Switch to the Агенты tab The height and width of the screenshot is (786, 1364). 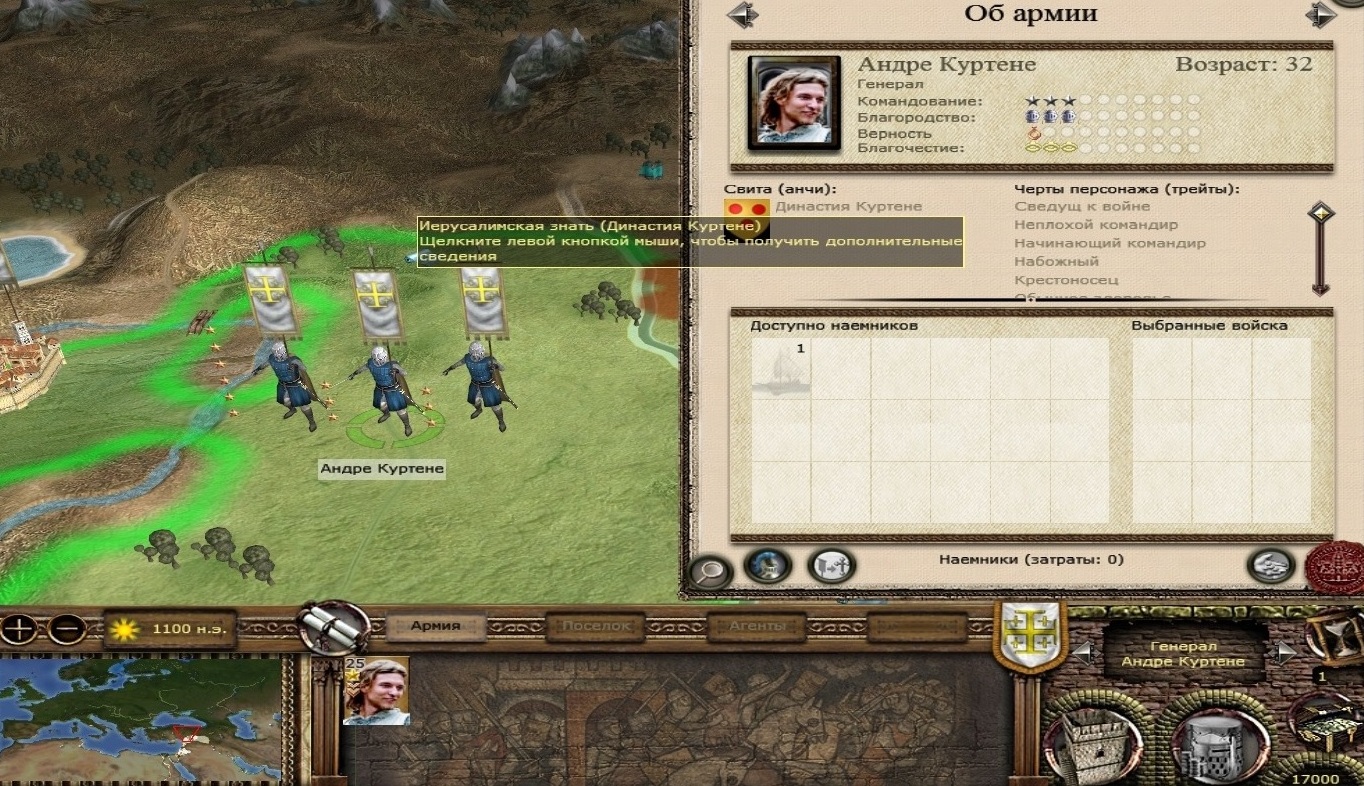click(755, 626)
